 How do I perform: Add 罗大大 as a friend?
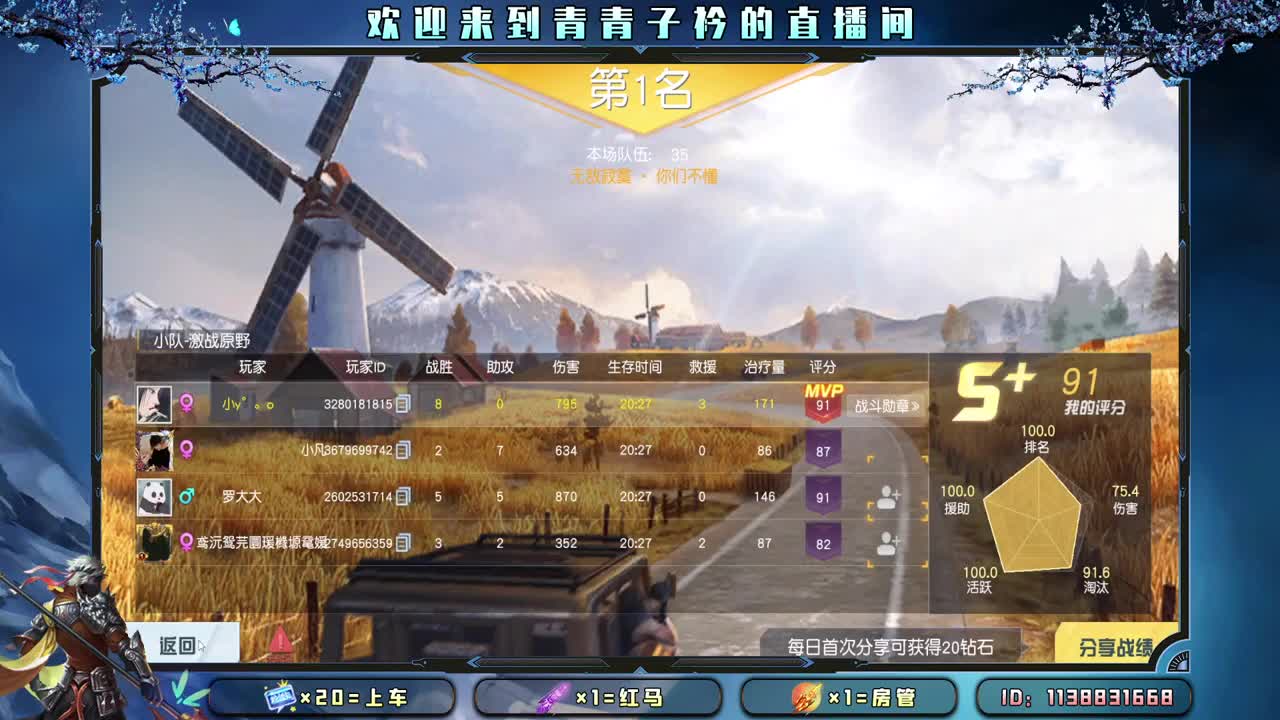pyautogui.click(x=888, y=497)
